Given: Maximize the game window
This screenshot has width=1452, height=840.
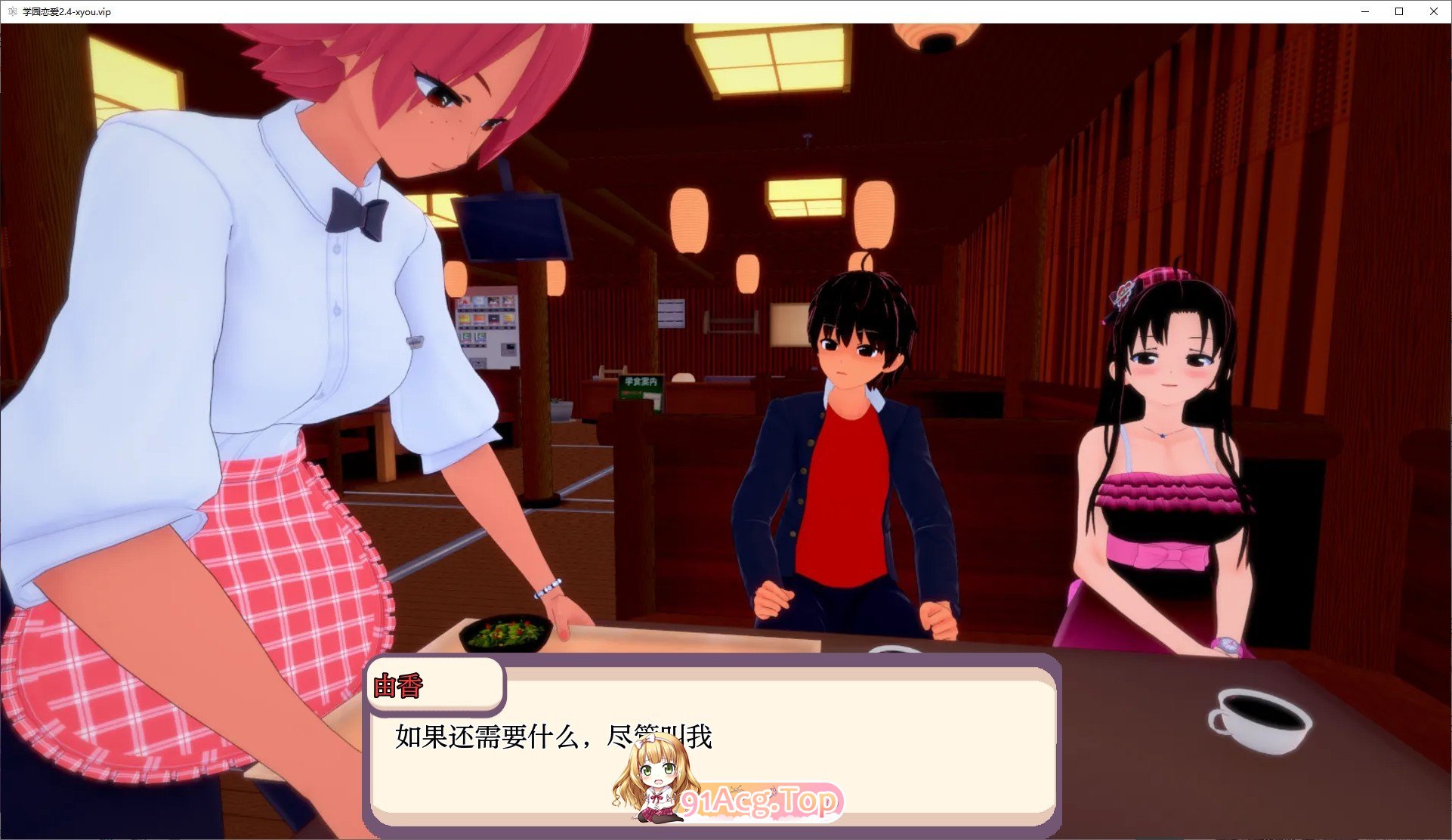Looking at the screenshot, I should (1398, 12).
